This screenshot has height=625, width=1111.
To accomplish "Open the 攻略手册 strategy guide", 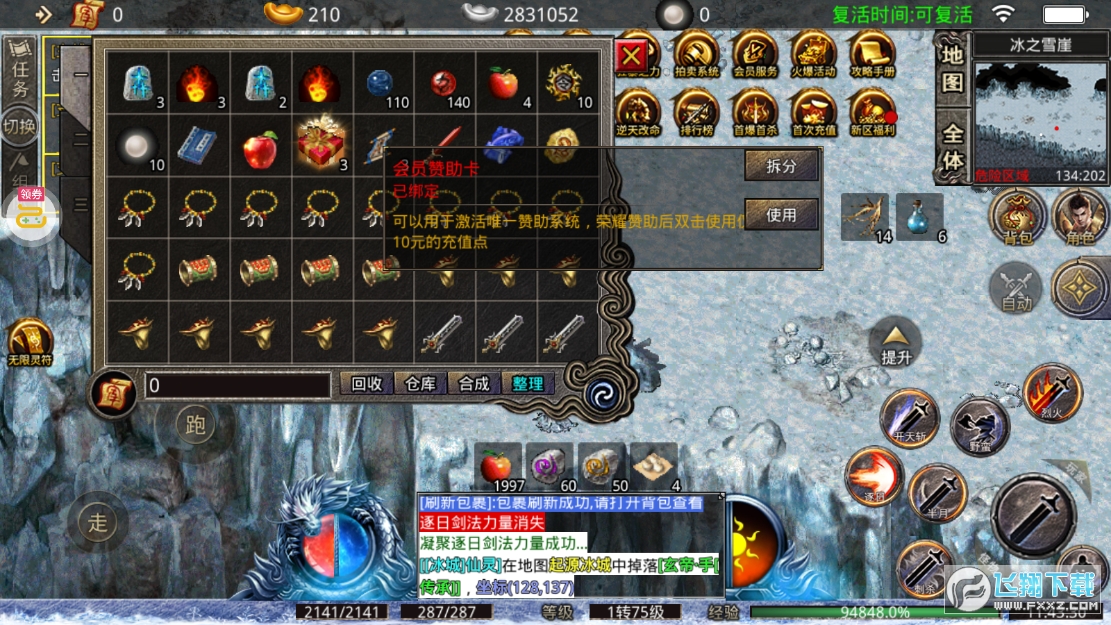I will pyautogui.click(x=872, y=55).
